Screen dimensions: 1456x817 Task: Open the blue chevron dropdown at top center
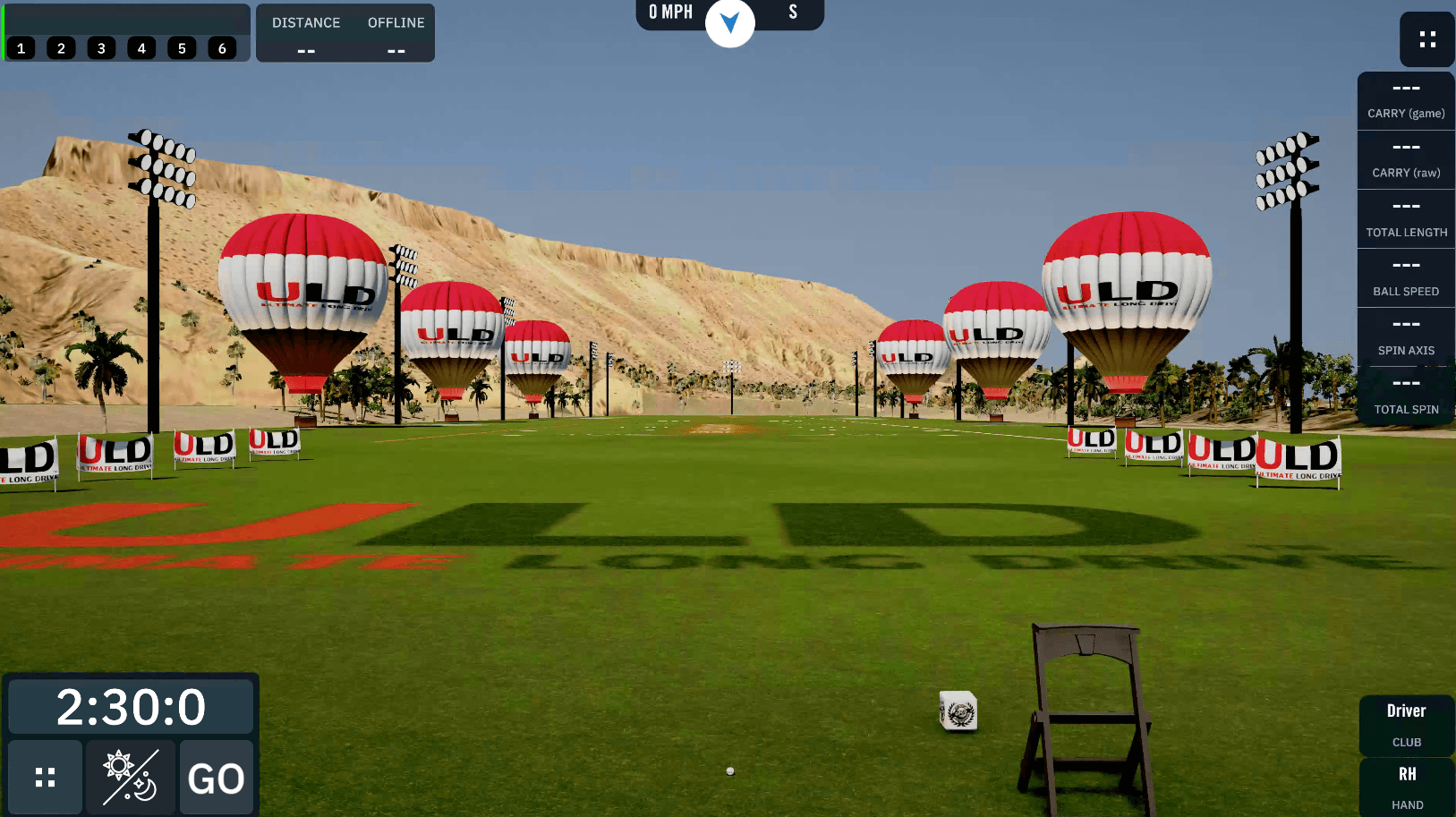tap(730, 24)
